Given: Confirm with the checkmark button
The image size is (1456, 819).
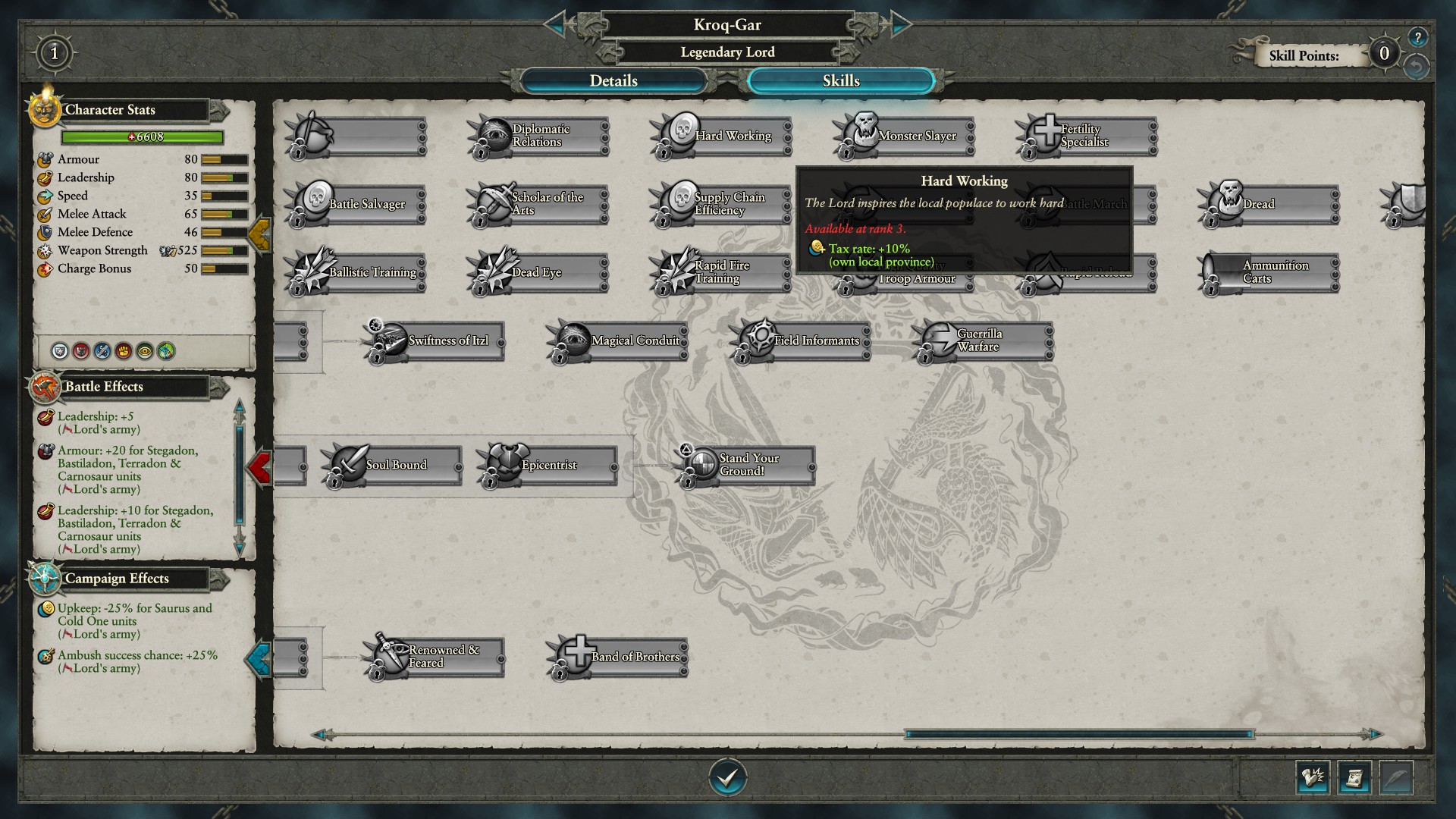Looking at the screenshot, I should [727, 777].
